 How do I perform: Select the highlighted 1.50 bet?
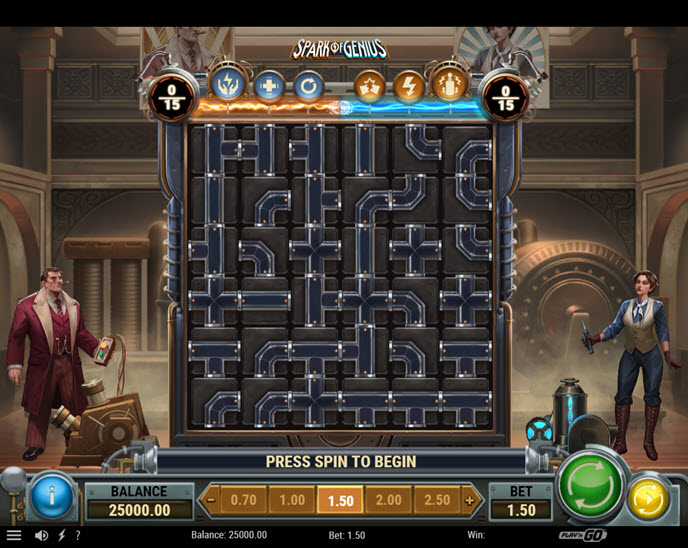(x=340, y=499)
